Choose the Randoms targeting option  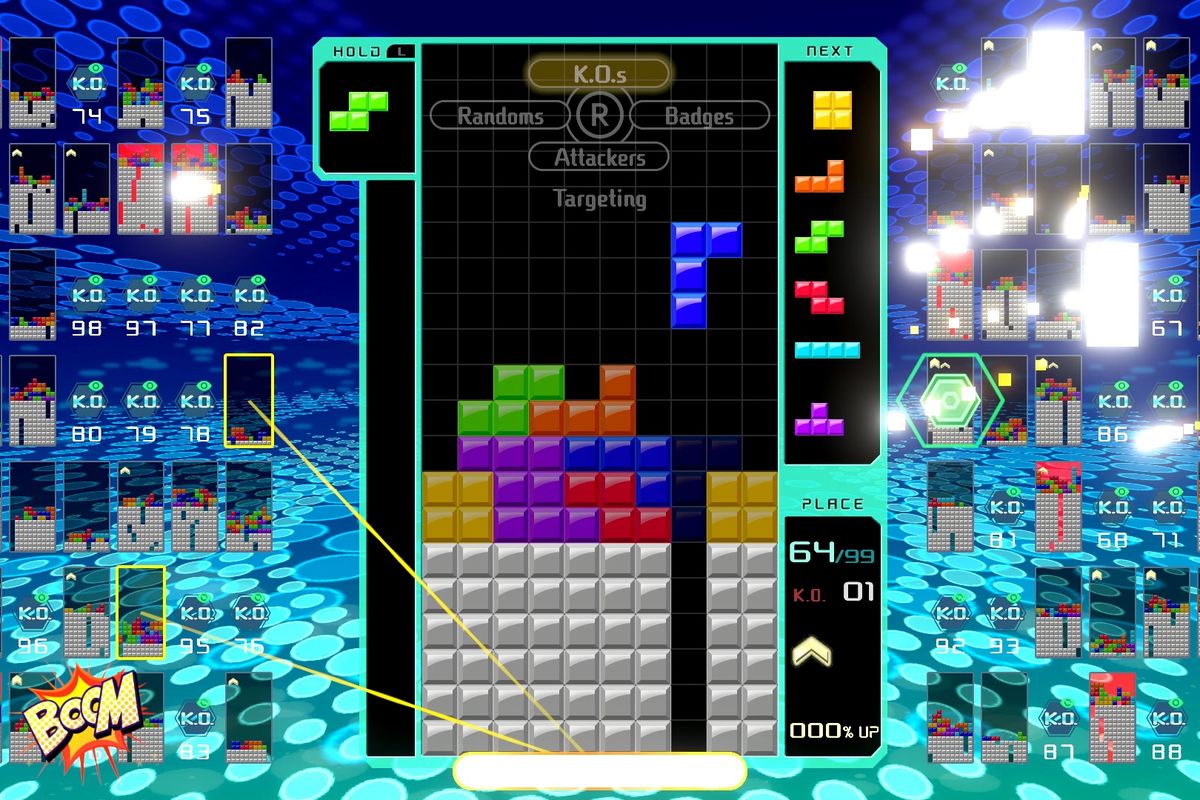click(x=499, y=116)
